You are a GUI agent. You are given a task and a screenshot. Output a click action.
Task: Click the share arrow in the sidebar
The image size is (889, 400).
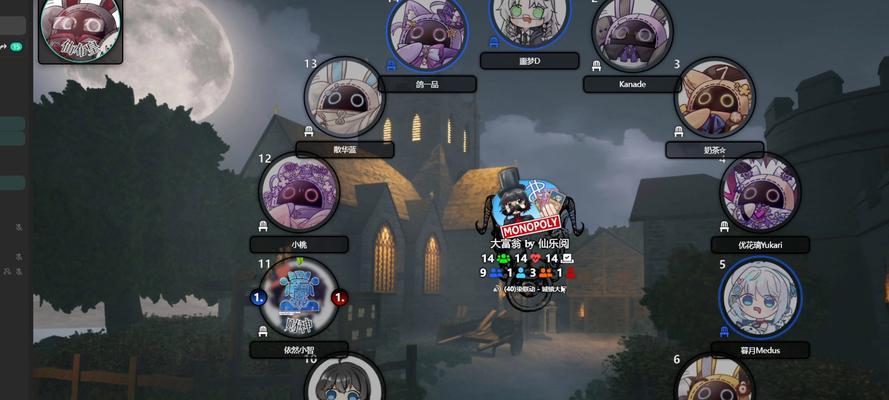pos(4,46)
